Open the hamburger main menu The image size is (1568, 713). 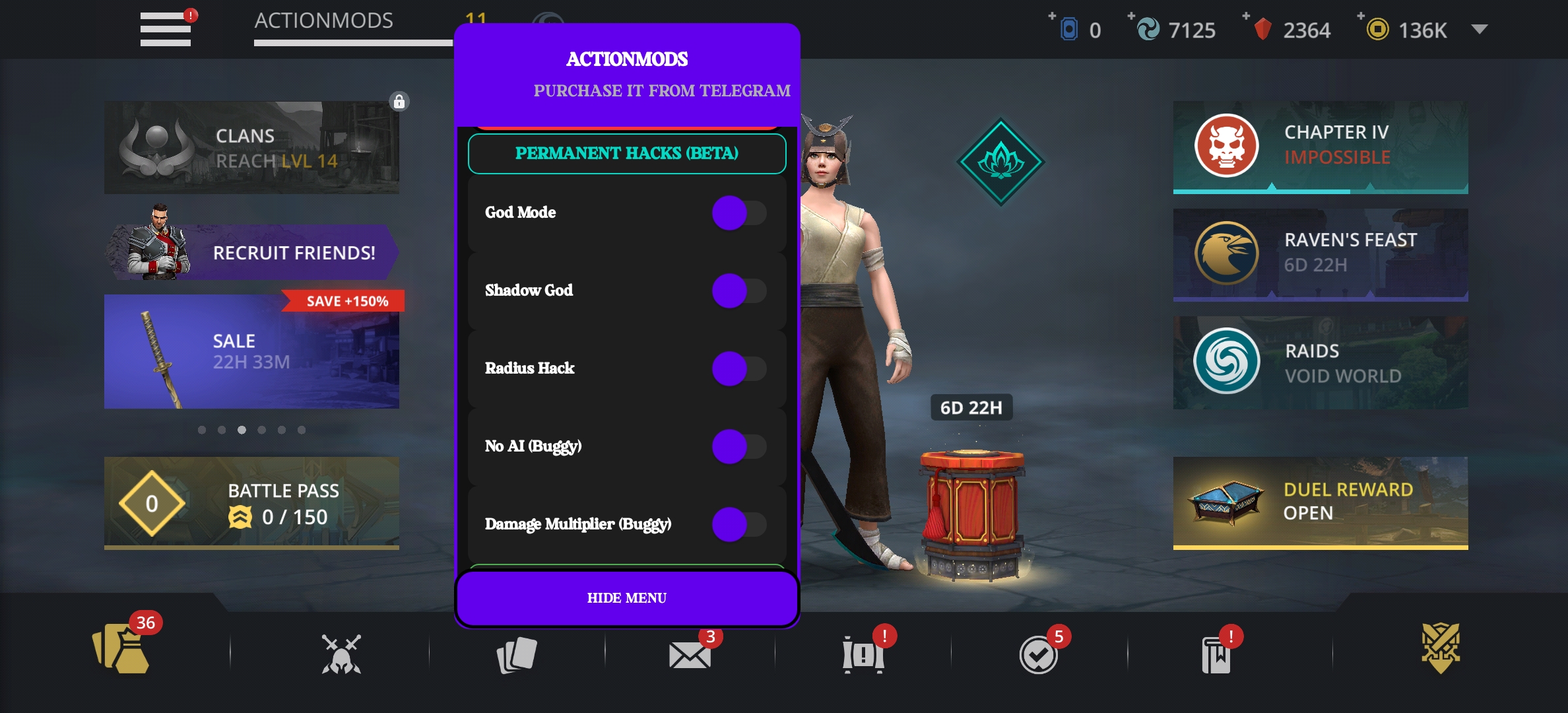(165, 30)
